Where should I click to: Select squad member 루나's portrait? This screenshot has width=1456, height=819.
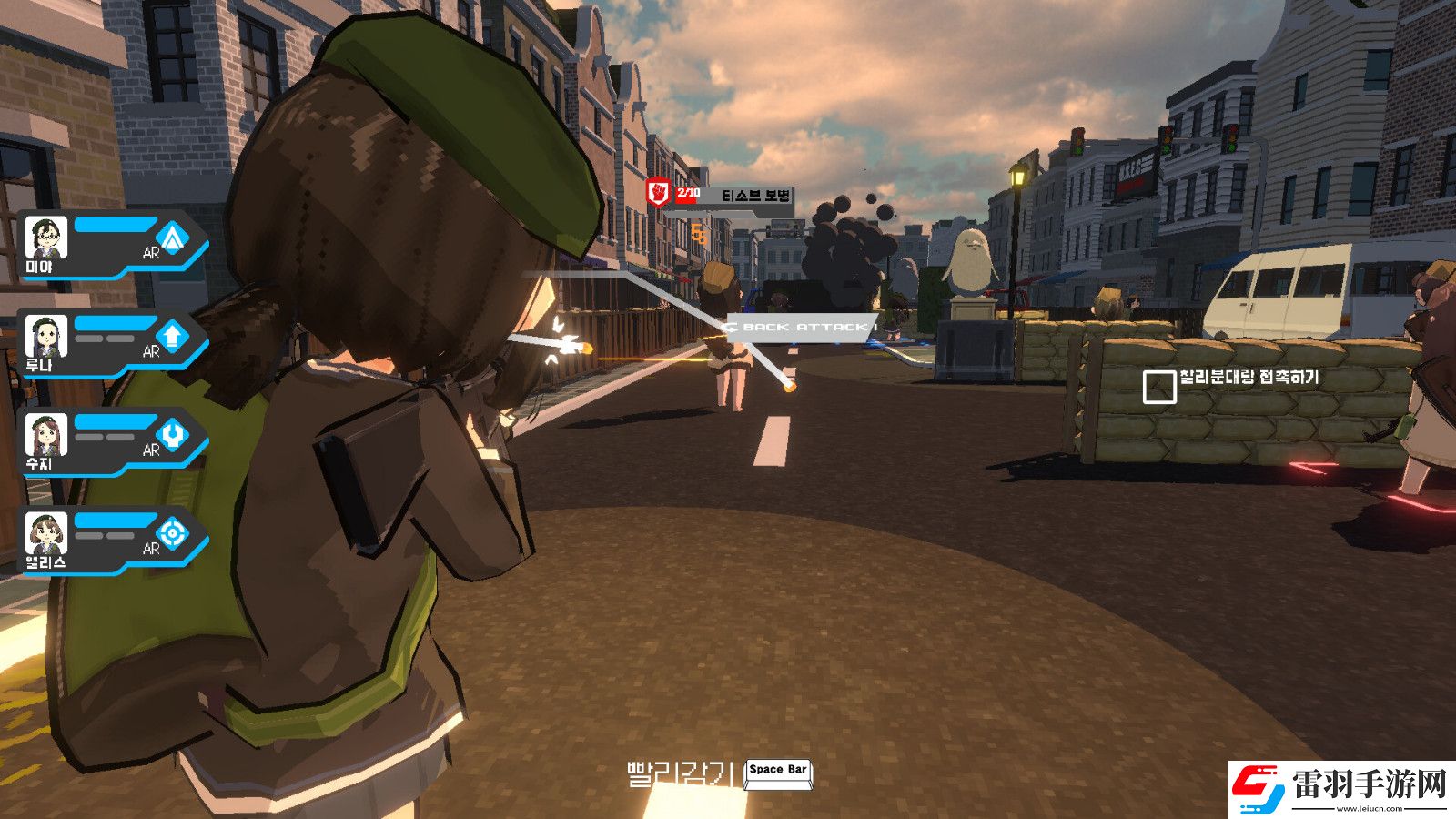pos(45,337)
